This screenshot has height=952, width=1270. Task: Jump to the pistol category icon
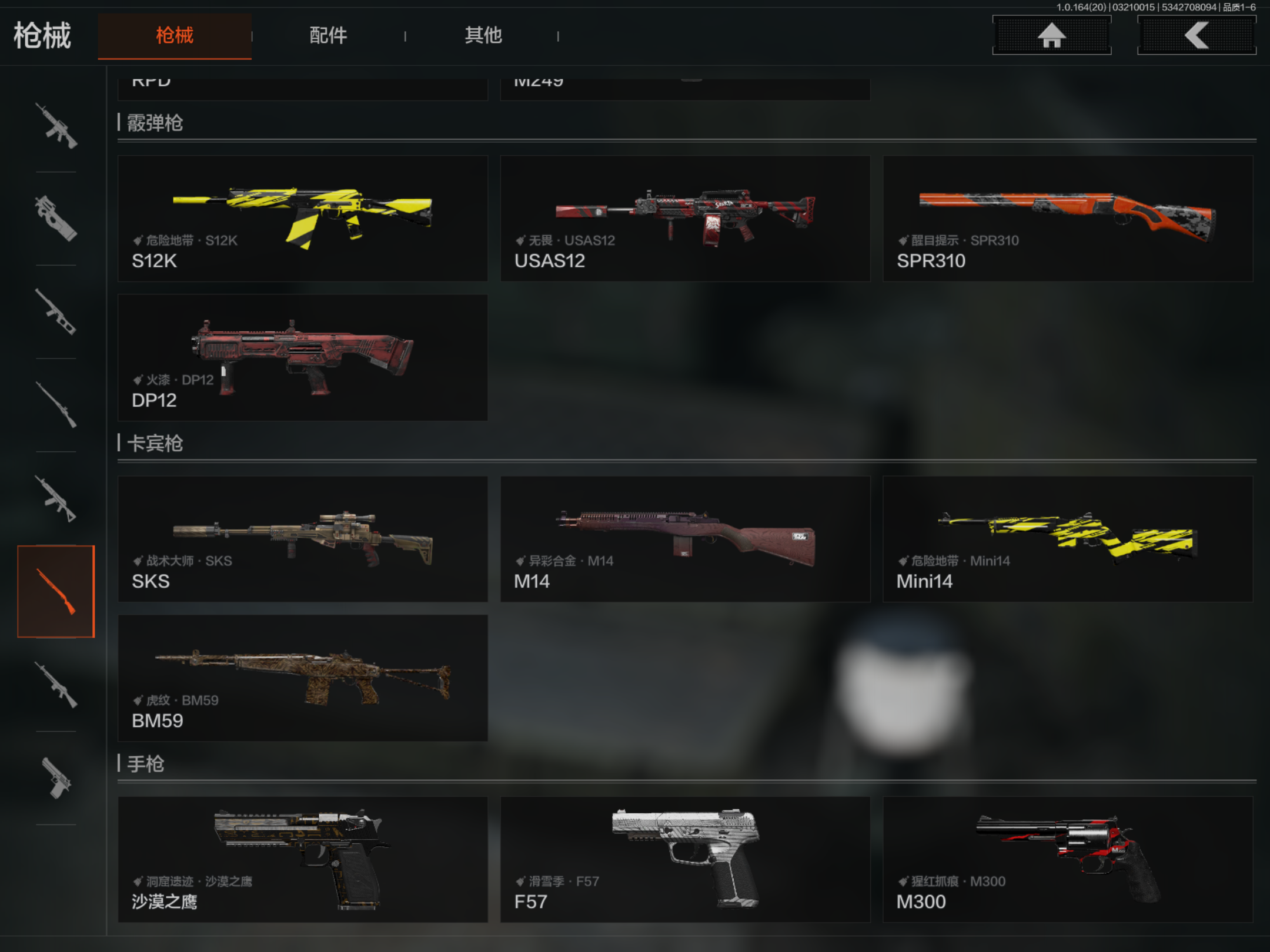(56, 778)
